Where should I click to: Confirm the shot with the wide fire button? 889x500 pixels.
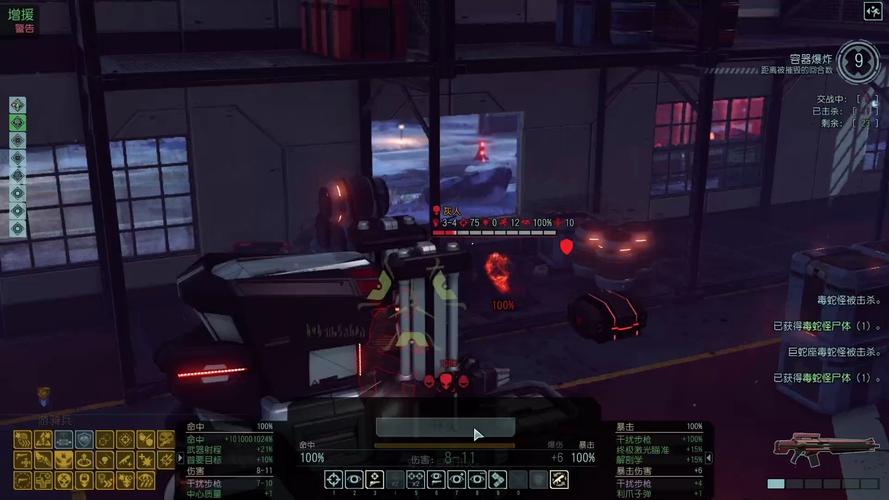446,427
